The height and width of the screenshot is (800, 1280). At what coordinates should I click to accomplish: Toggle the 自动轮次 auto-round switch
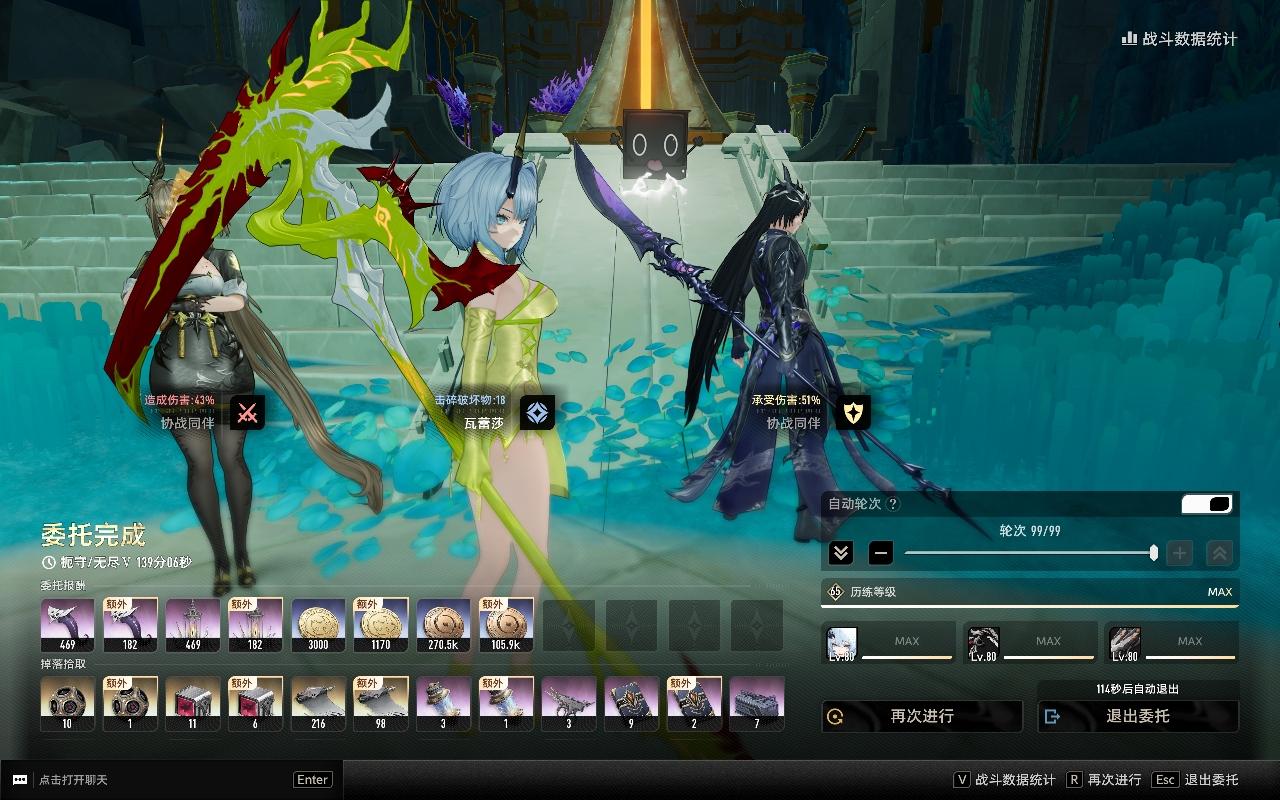(1206, 504)
